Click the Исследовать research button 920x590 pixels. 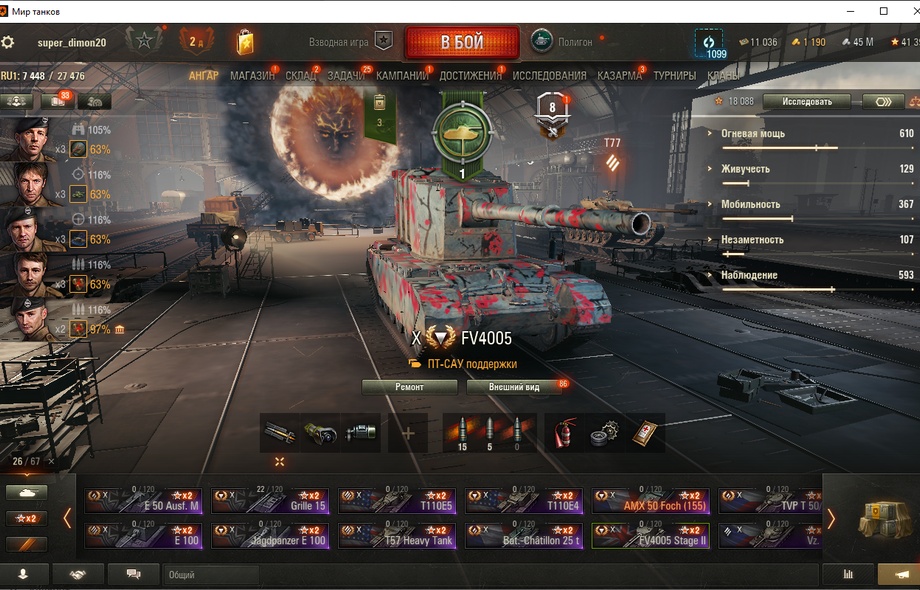click(806, 101)
